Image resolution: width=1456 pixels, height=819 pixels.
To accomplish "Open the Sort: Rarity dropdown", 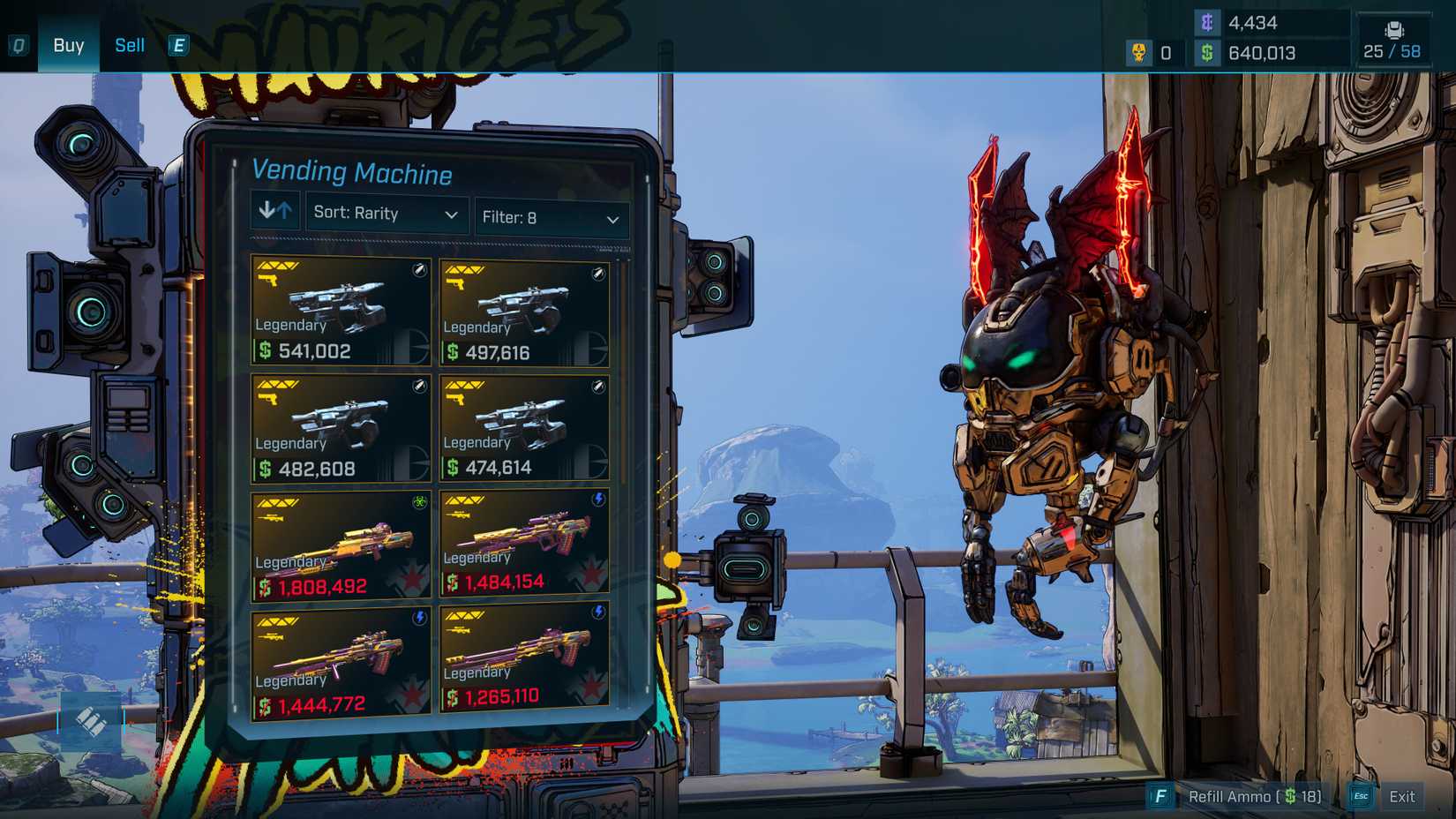I will (x=386, y=214).
